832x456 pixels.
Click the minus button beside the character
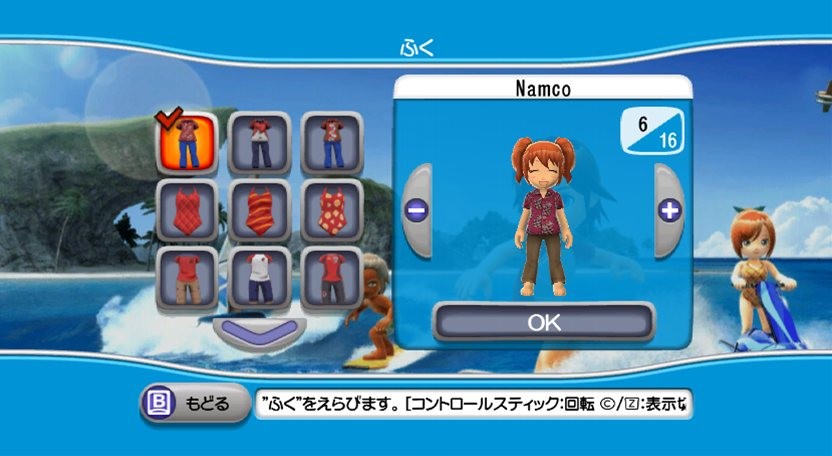(x=415, y=211)
